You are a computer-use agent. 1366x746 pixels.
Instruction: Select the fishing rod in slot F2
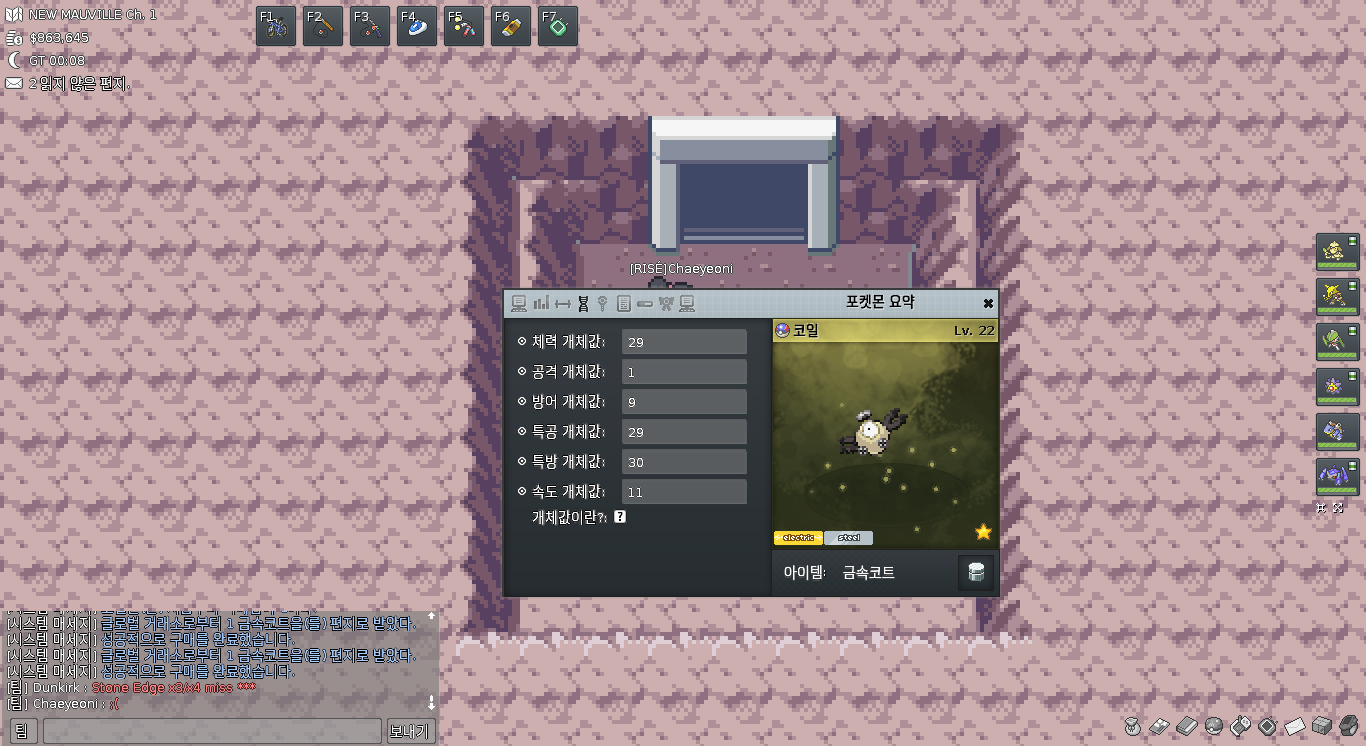click(323, 26)
